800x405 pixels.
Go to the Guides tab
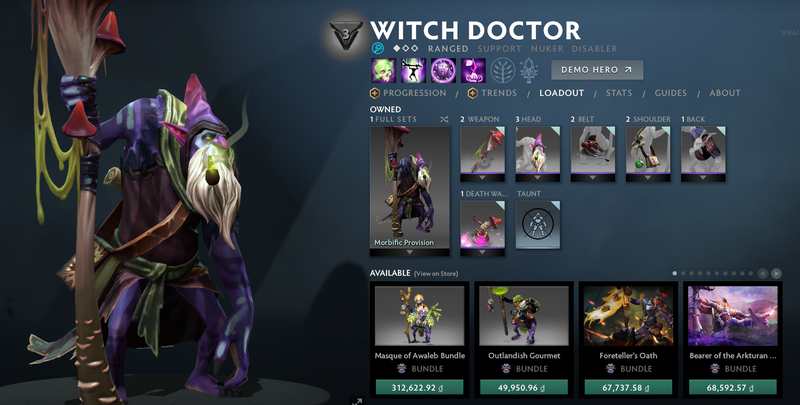[669, 93]
